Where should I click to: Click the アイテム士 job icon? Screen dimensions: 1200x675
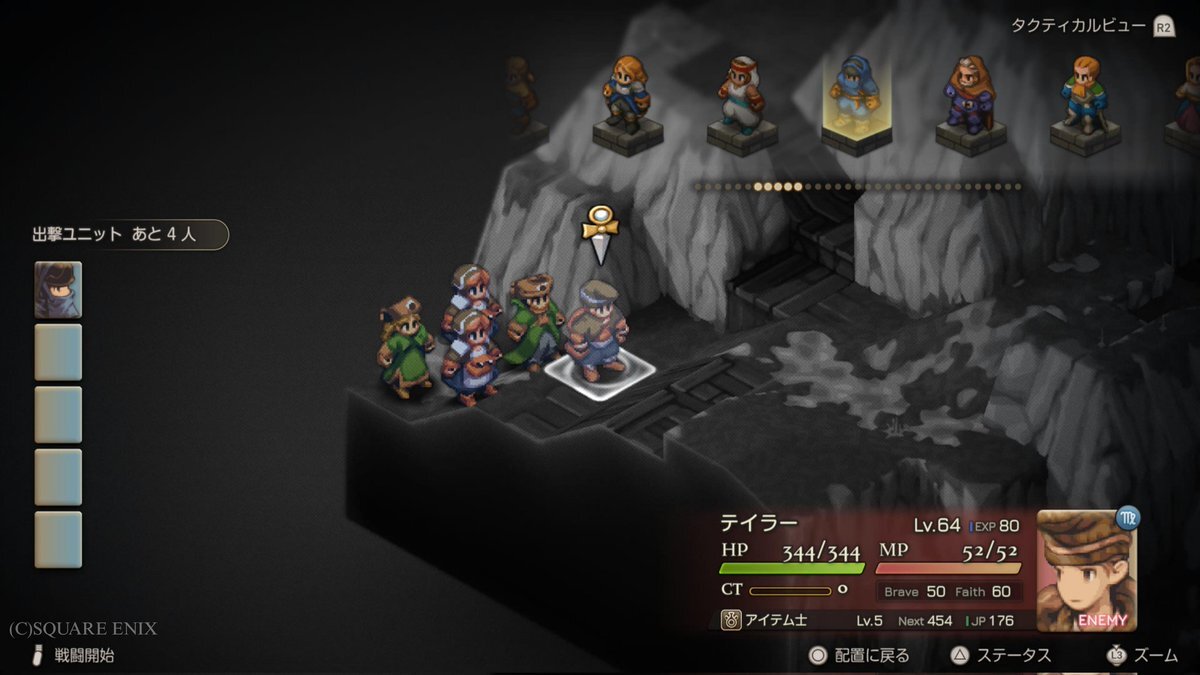click(x=731, y=620)
